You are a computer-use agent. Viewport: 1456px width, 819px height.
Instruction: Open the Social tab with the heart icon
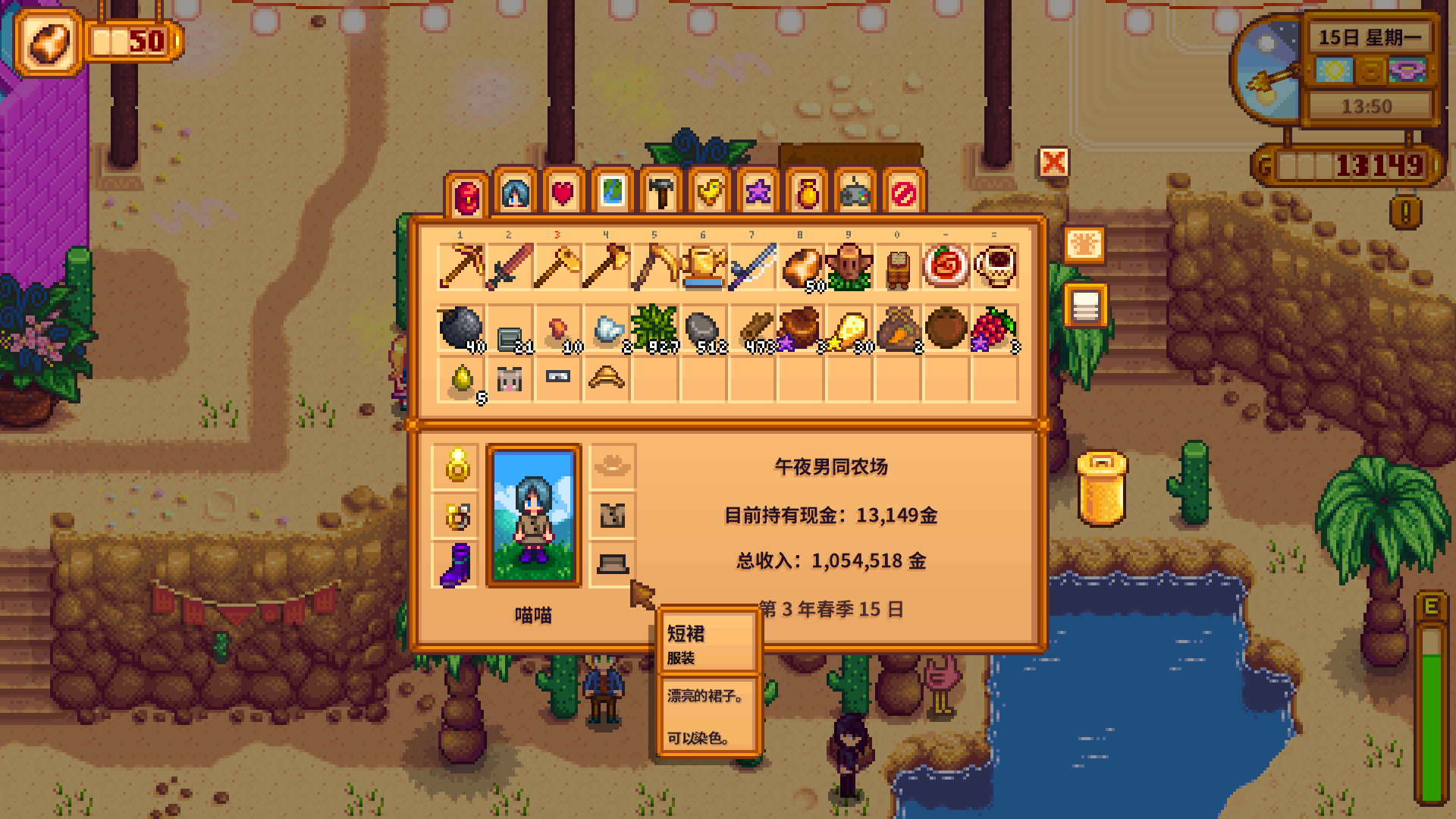563,193
